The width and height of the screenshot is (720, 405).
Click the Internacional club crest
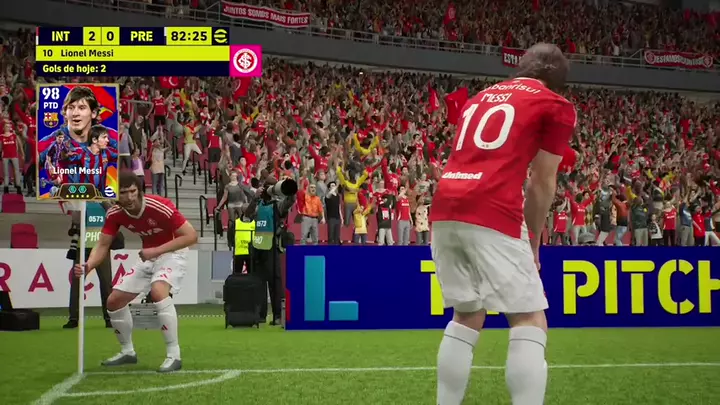[245, 61]
